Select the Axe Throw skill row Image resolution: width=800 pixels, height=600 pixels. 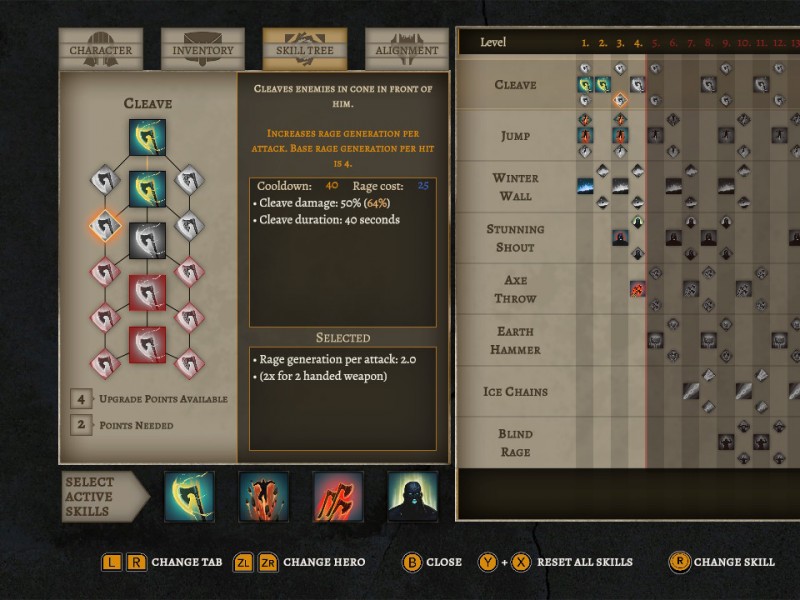pyautogui.click(x=515, y=289)
